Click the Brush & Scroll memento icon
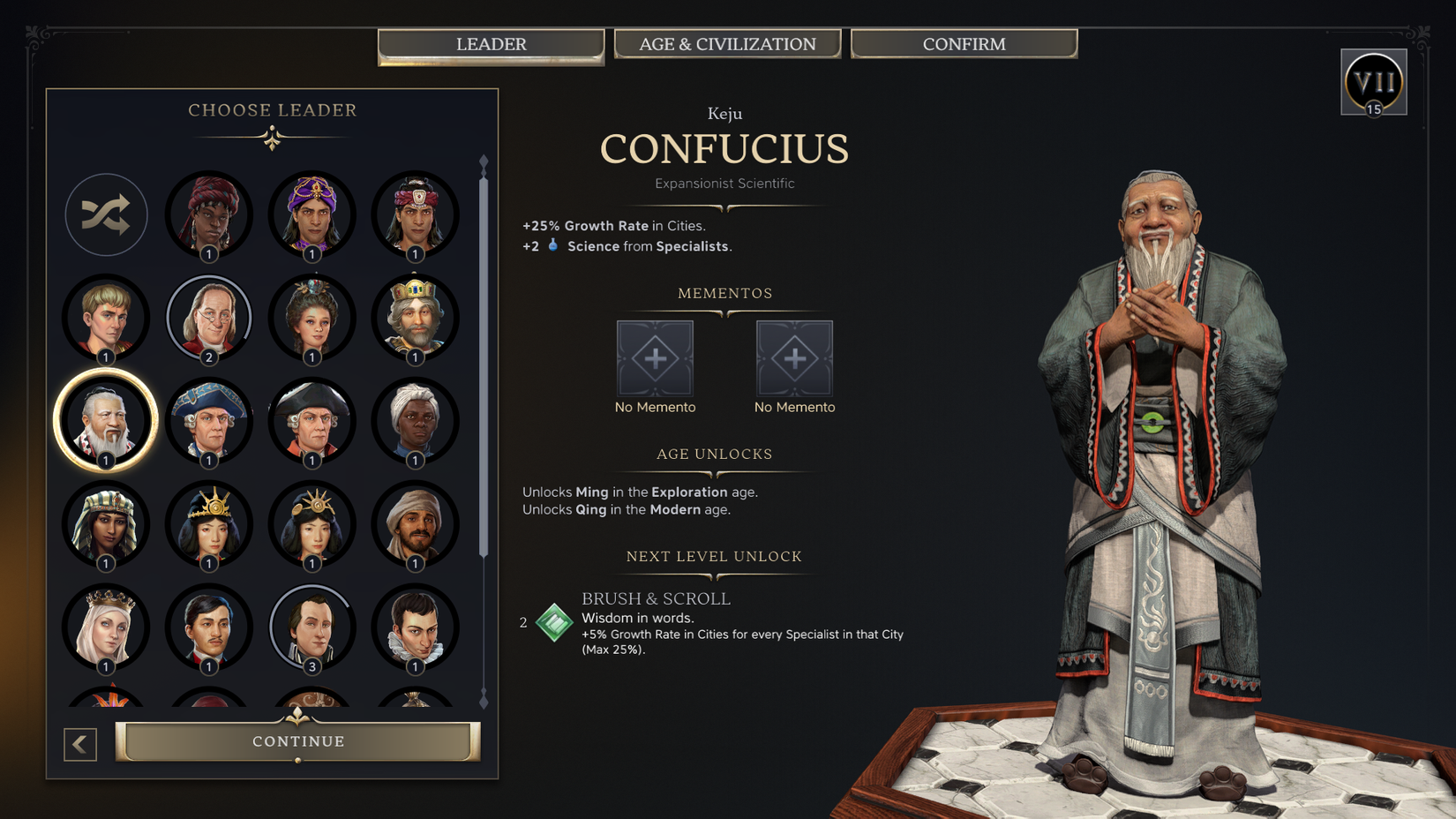The height and width of the screenshot is (819, 1456). [552, 622]
